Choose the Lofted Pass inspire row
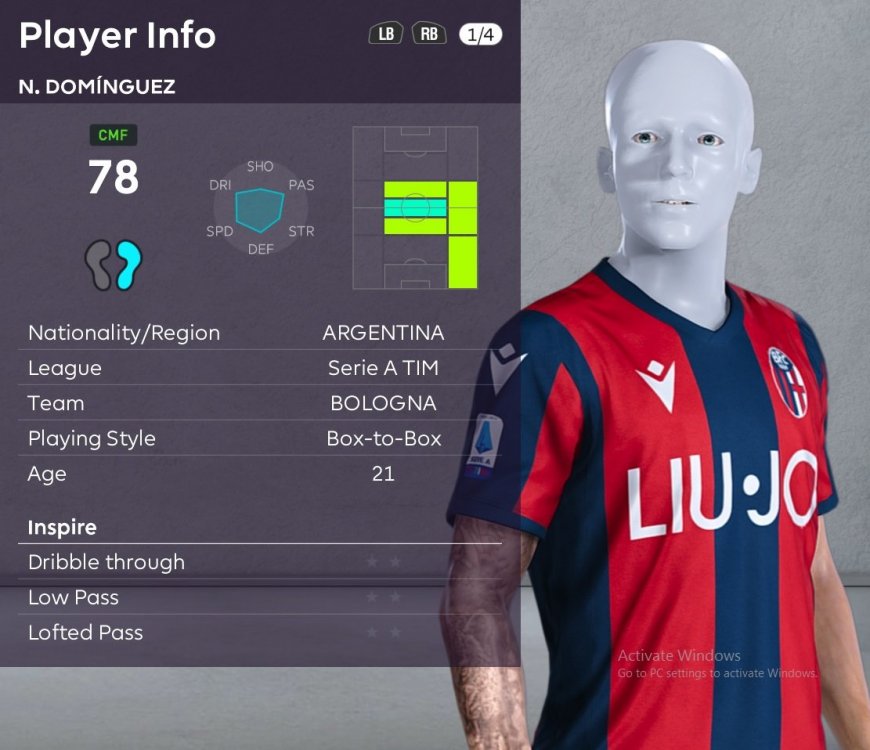The image size is (870, 750). click(x=260, y=633)
